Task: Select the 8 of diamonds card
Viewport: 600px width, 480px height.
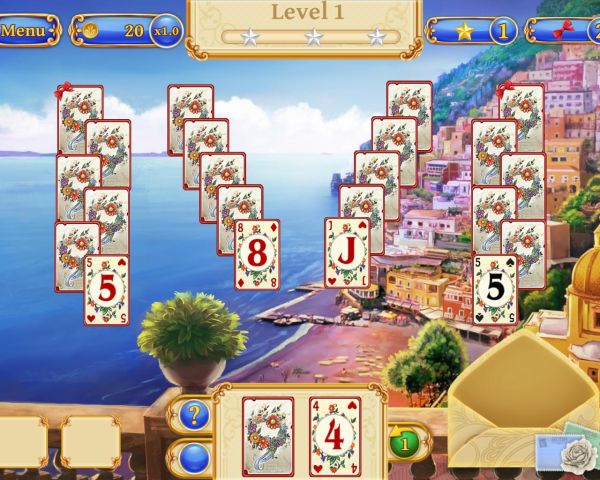Action: [x=257, y=255]
